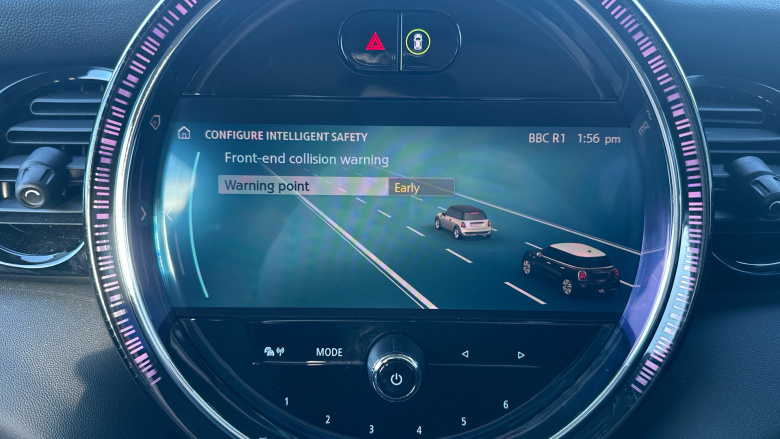Toggle the green car safety icon button

click(418, 42)
